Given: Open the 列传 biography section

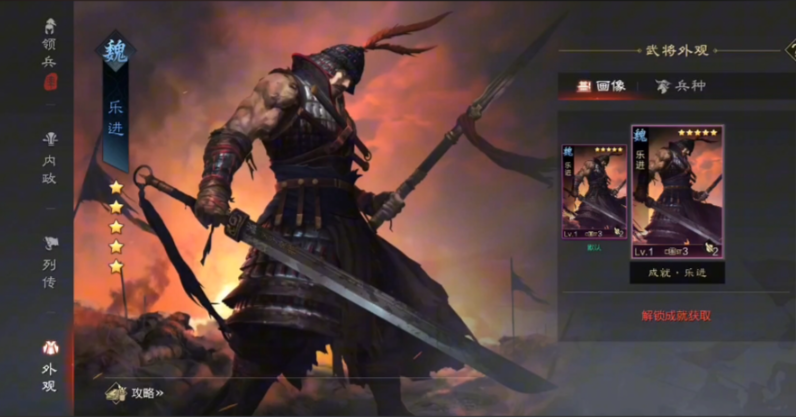Looking at the screenshot, I should pyautogui.click(x=49, y=260).
